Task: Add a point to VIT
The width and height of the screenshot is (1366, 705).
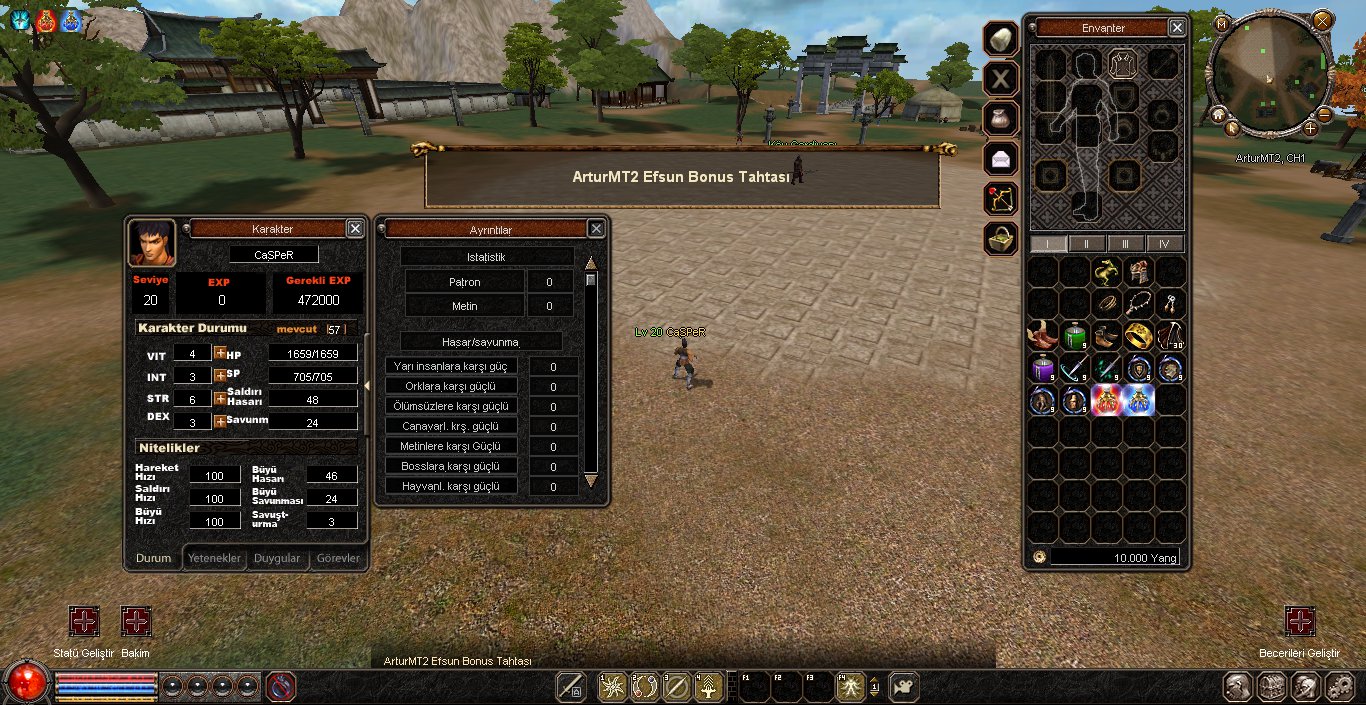Action: click(220, 353)
